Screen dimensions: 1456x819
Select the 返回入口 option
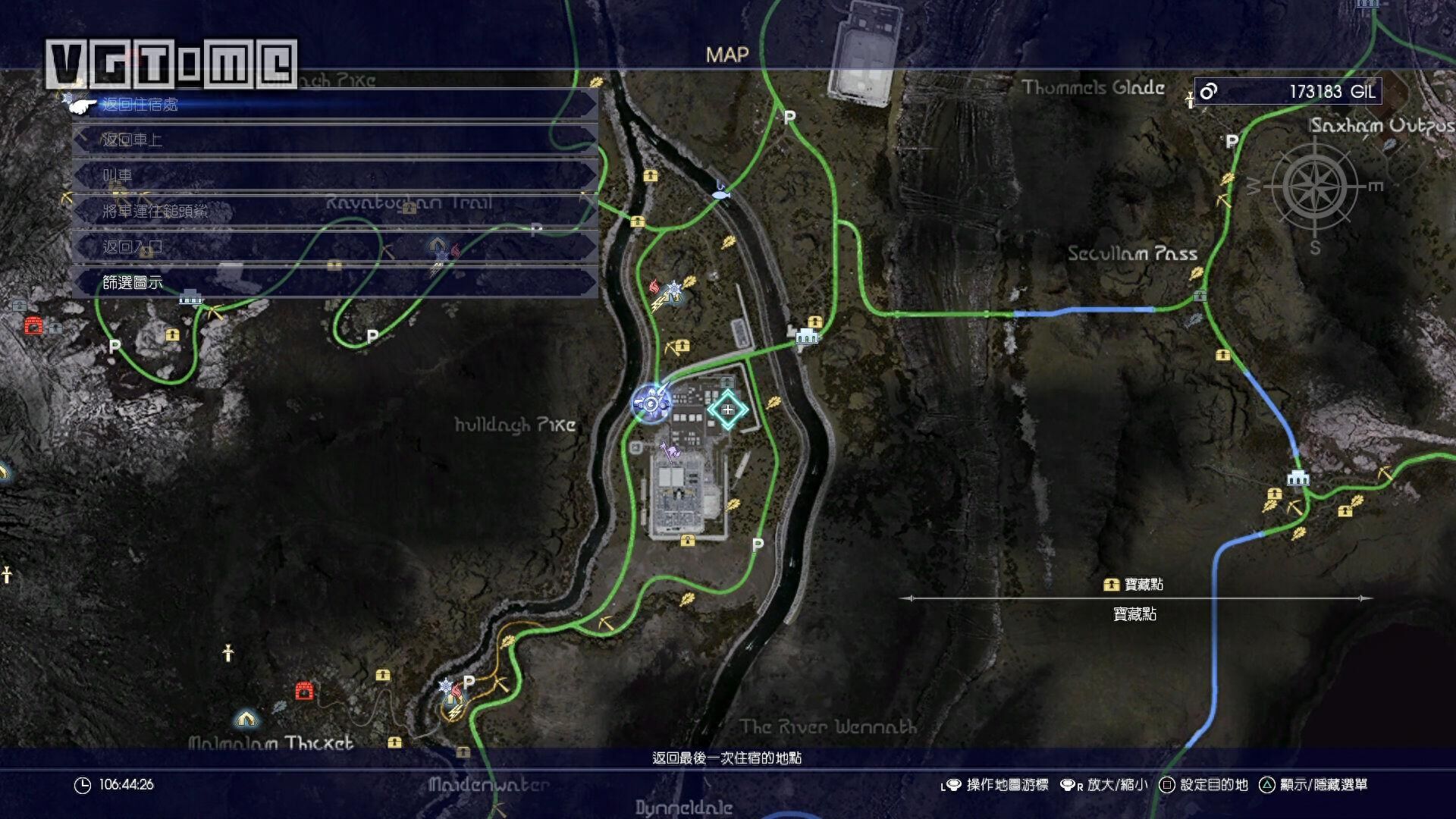[334, 247]
